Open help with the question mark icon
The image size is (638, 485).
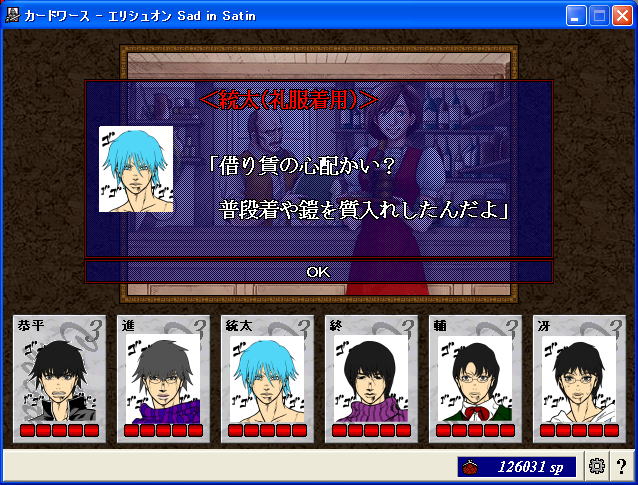coord(621,466)
